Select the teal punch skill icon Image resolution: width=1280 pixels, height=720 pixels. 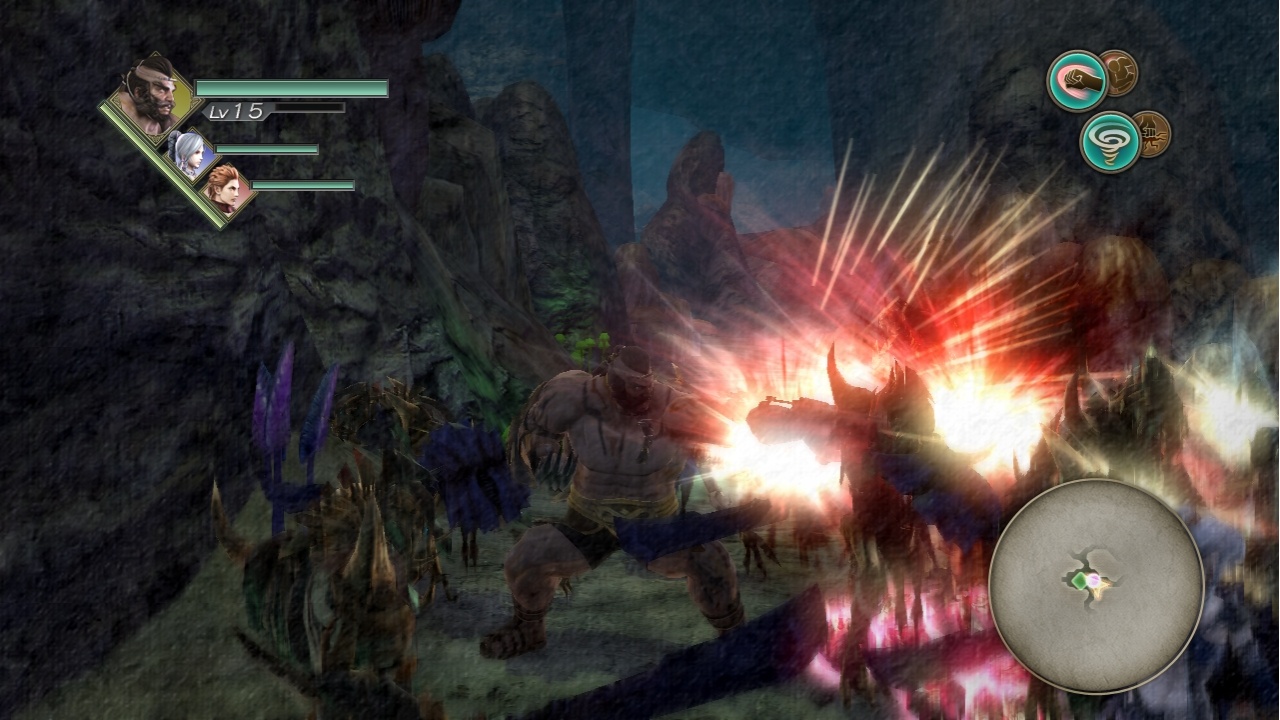coord(1075,80)
